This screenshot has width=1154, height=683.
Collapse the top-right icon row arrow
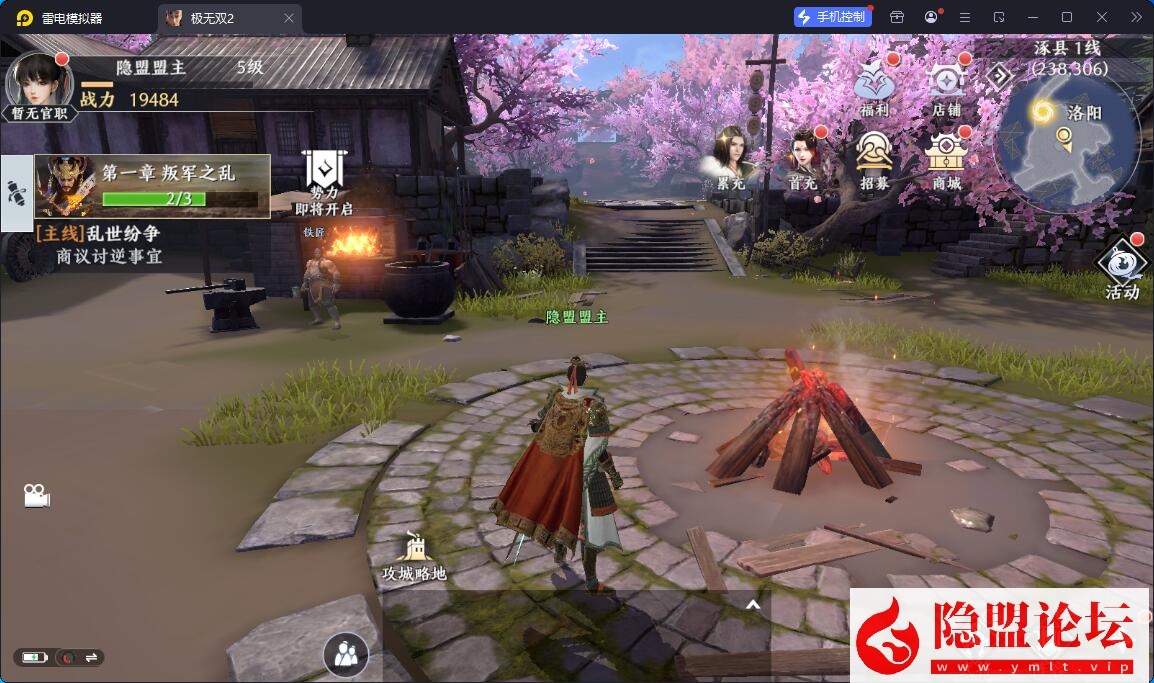(1000, 75)
